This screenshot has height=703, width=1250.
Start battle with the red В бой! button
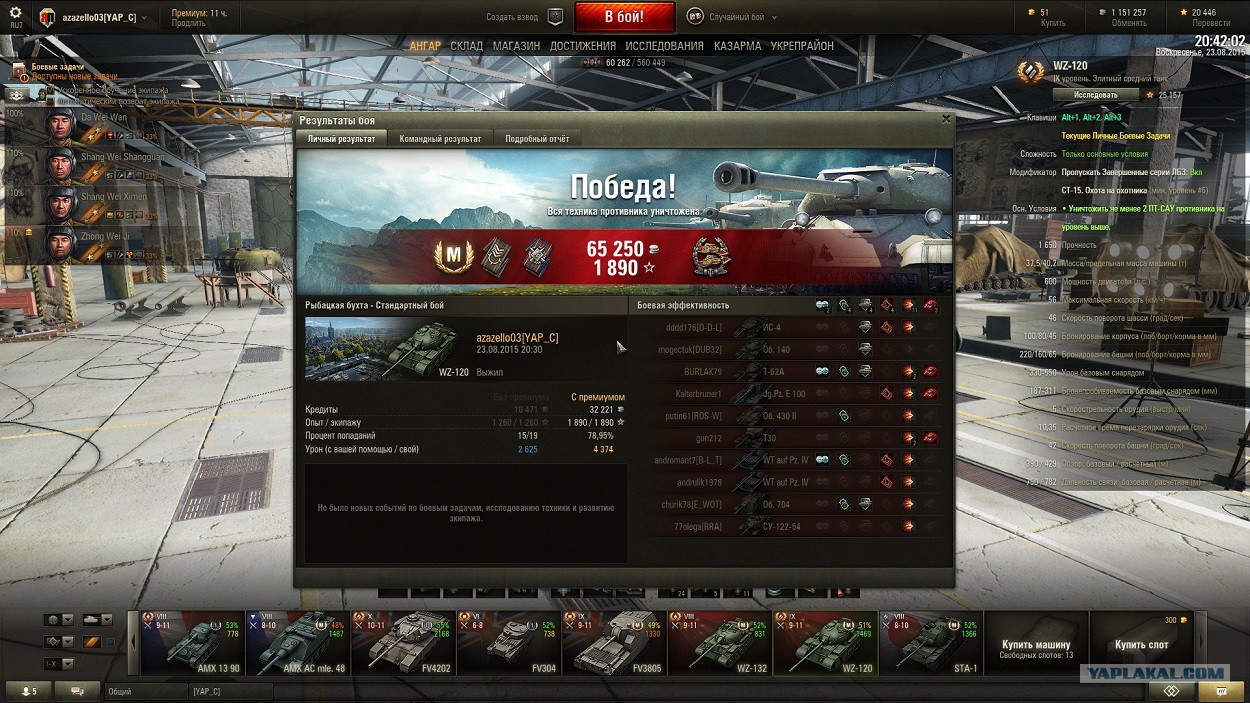[625, 17]
